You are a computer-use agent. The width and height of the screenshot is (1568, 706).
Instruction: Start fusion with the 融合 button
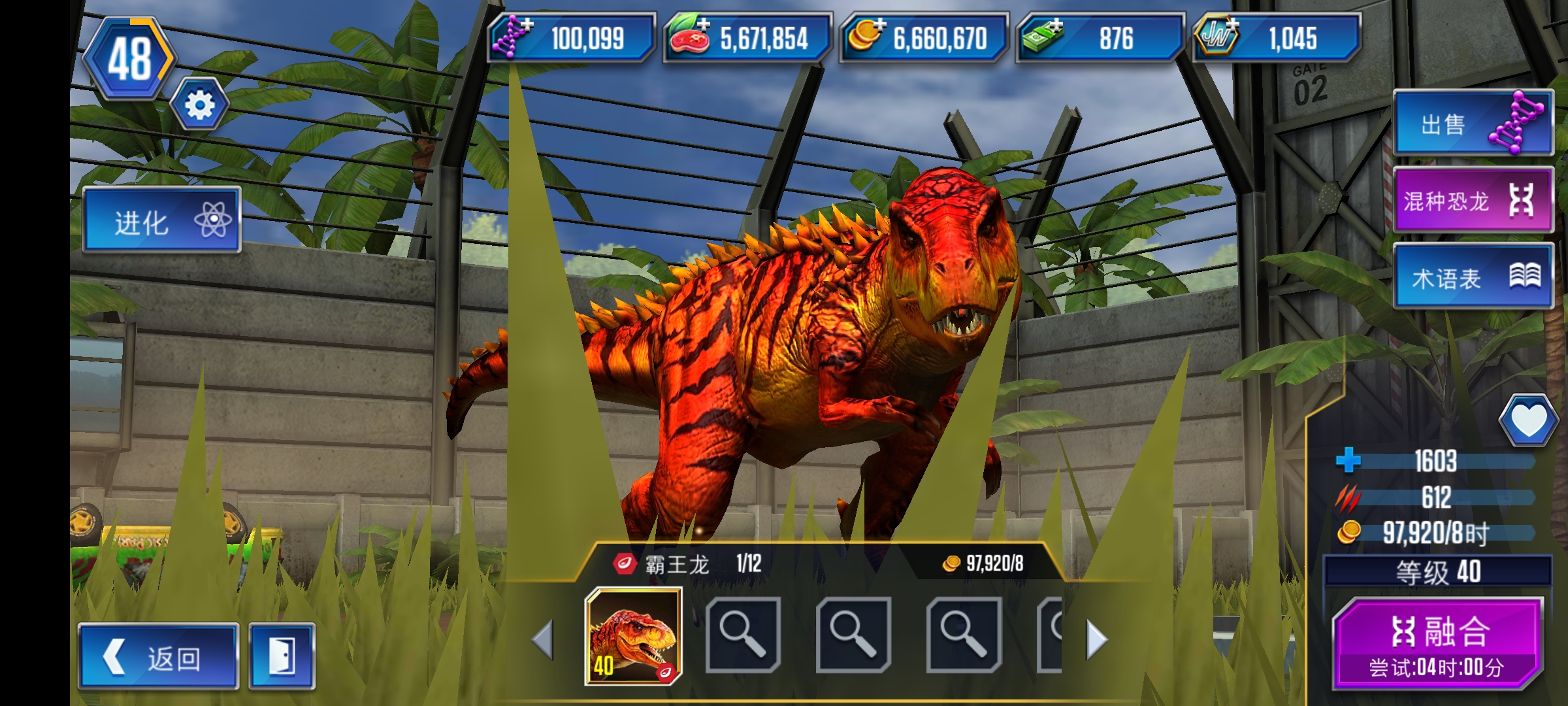(x=1439, y=643)
